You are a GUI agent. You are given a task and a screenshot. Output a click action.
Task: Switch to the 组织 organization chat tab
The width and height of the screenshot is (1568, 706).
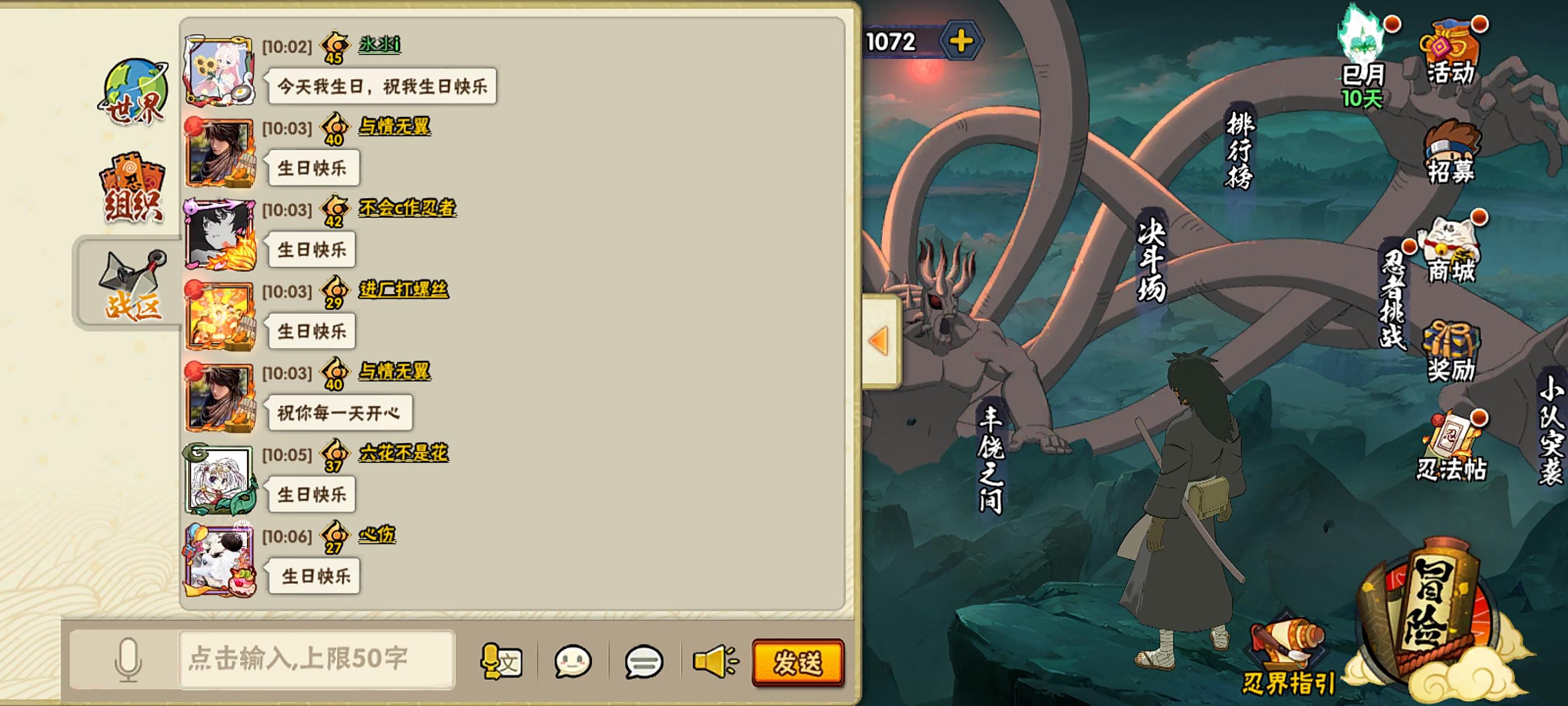pos(133,189)
